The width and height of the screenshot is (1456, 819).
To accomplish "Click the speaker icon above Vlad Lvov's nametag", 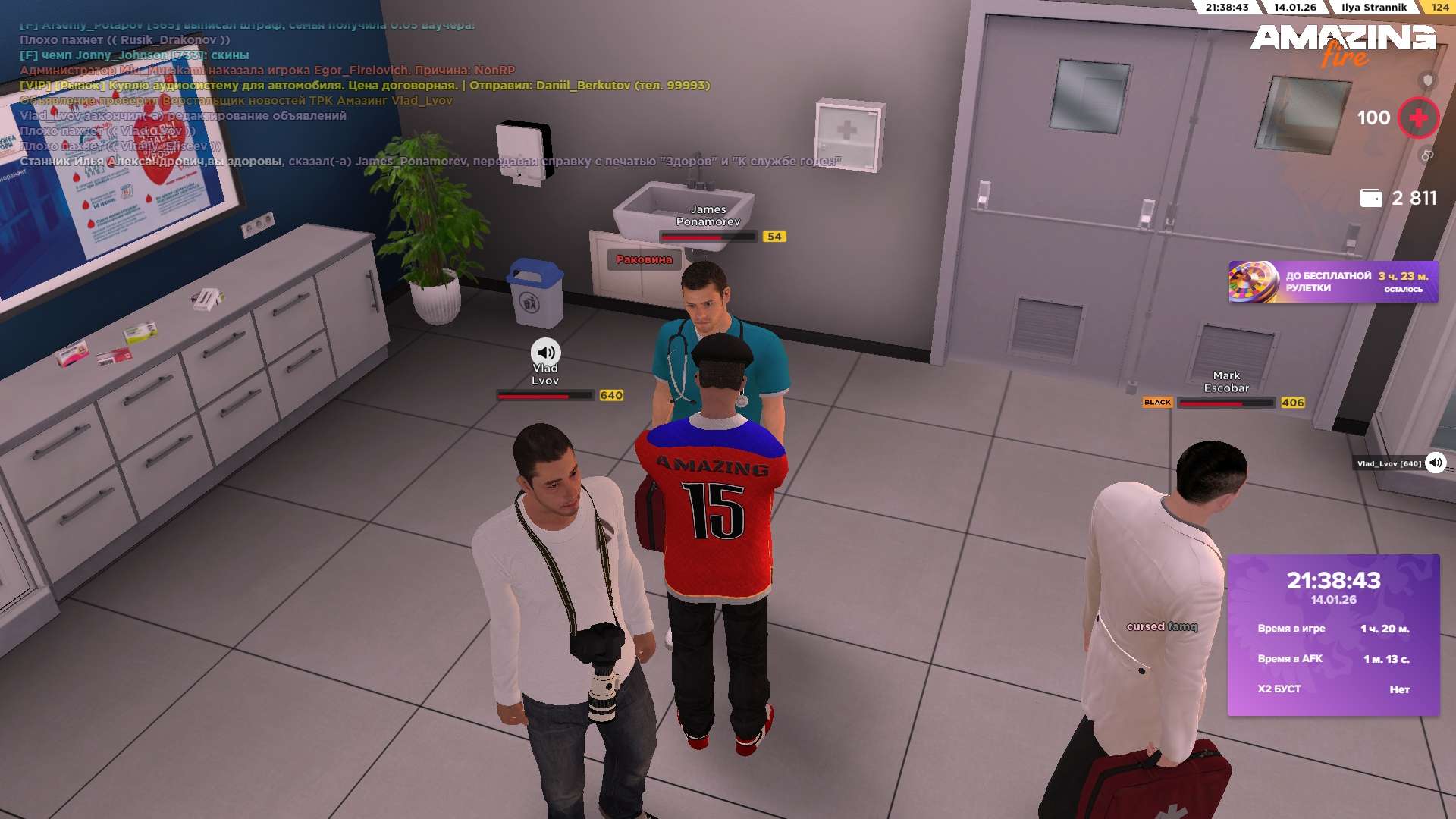I will (x=545, y=352).
